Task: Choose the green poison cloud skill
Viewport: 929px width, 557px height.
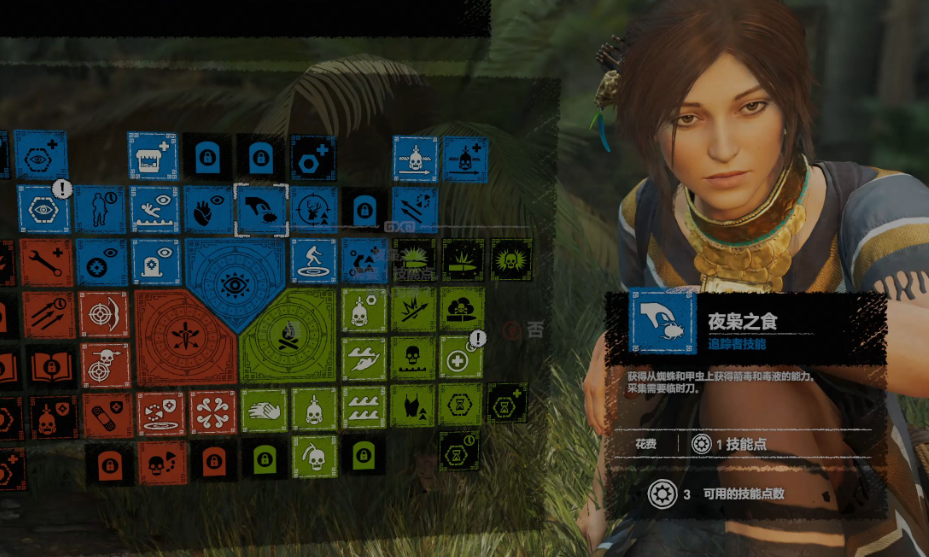Action: click(x=461, y=308)
